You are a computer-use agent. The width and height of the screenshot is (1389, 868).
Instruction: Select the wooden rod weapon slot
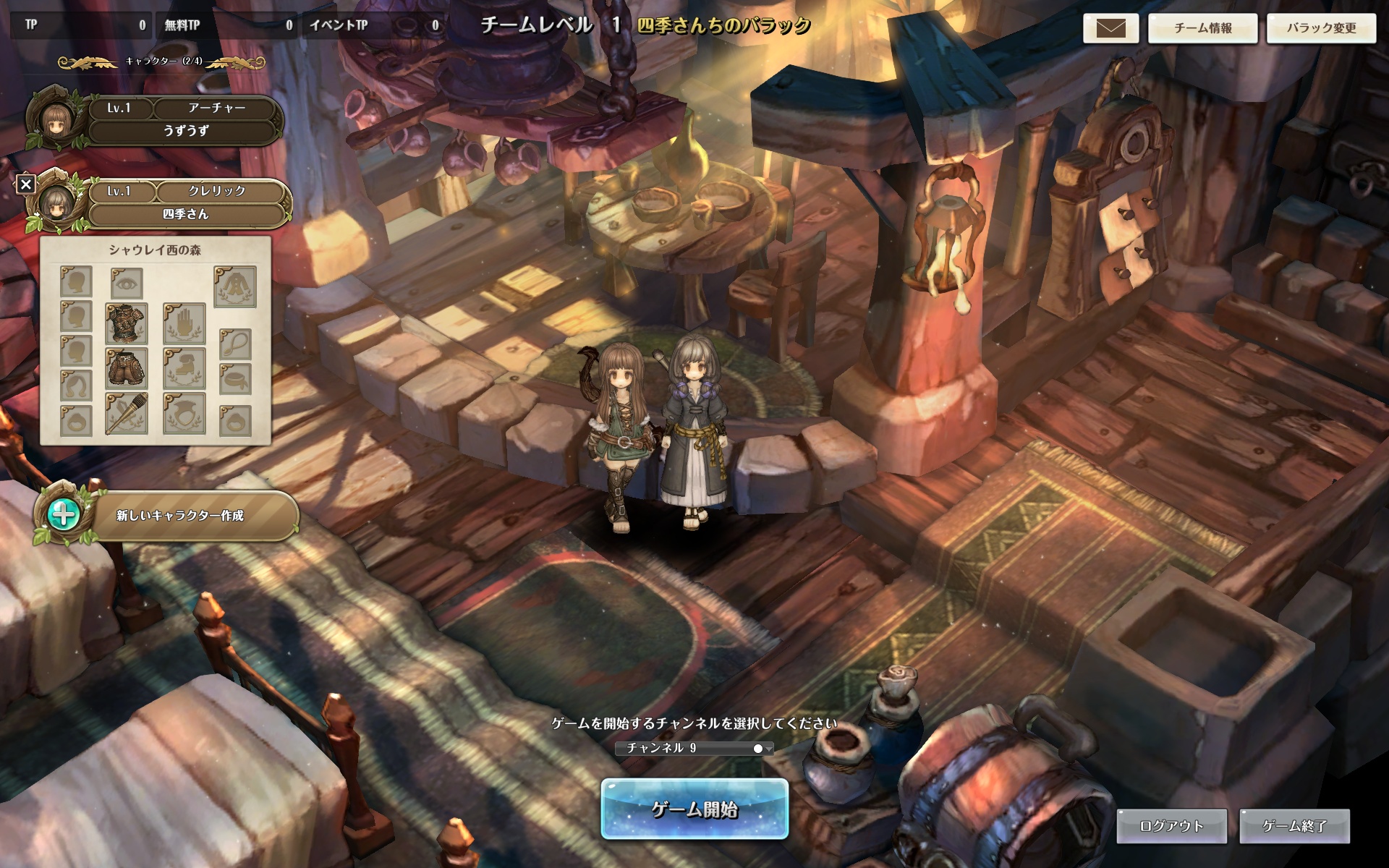[x=127, y=413]
